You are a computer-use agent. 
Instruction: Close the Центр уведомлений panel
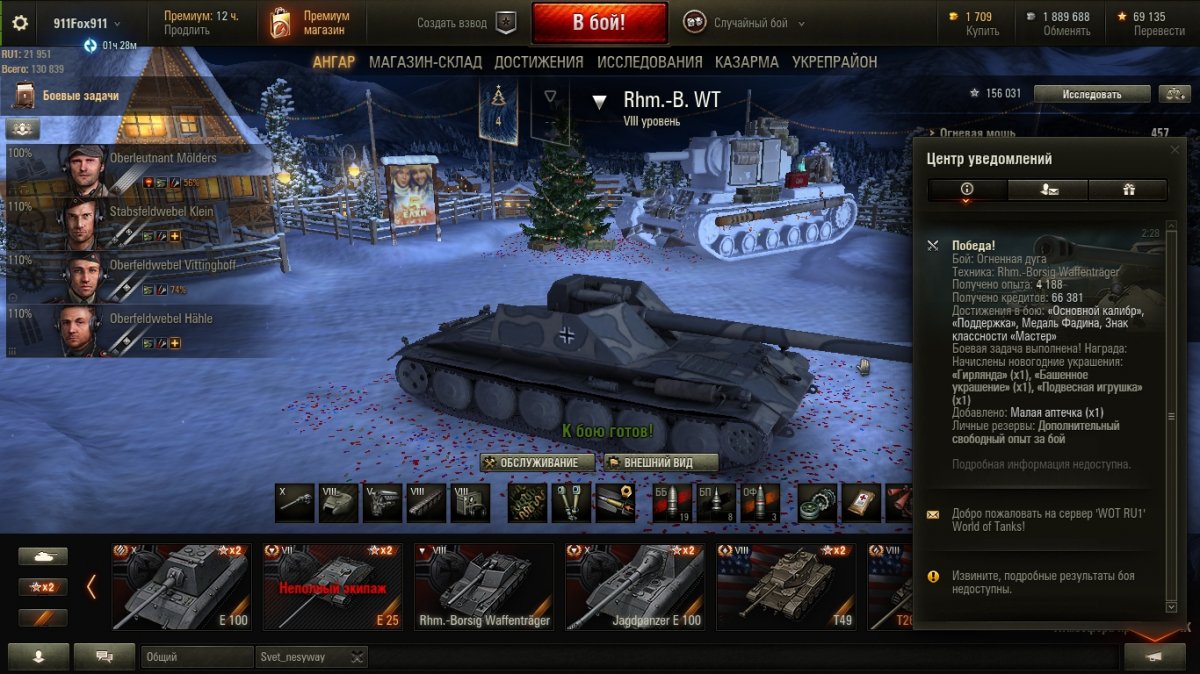click(1175, 149)
